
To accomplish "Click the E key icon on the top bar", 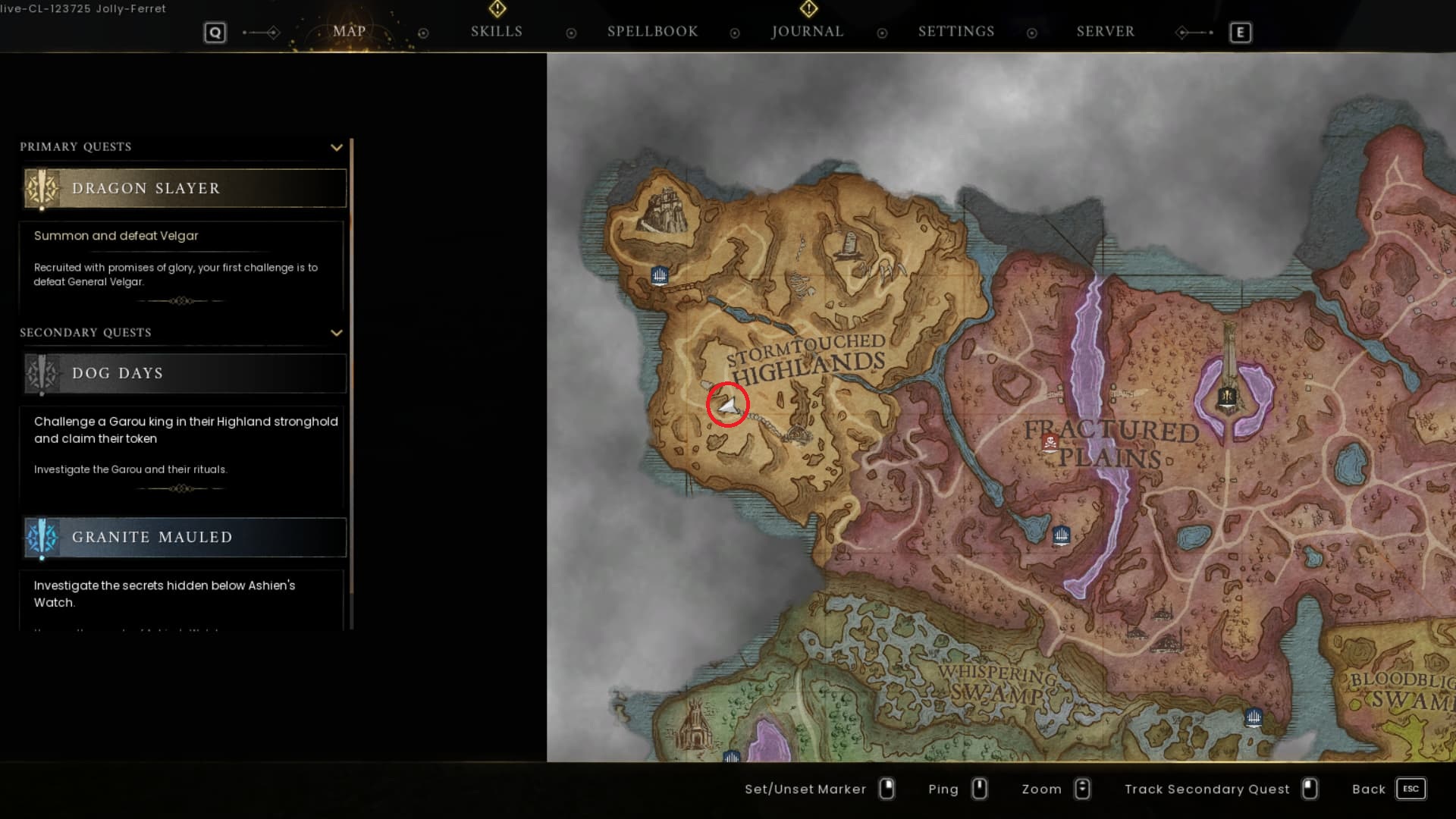I will pos(1241,33).
